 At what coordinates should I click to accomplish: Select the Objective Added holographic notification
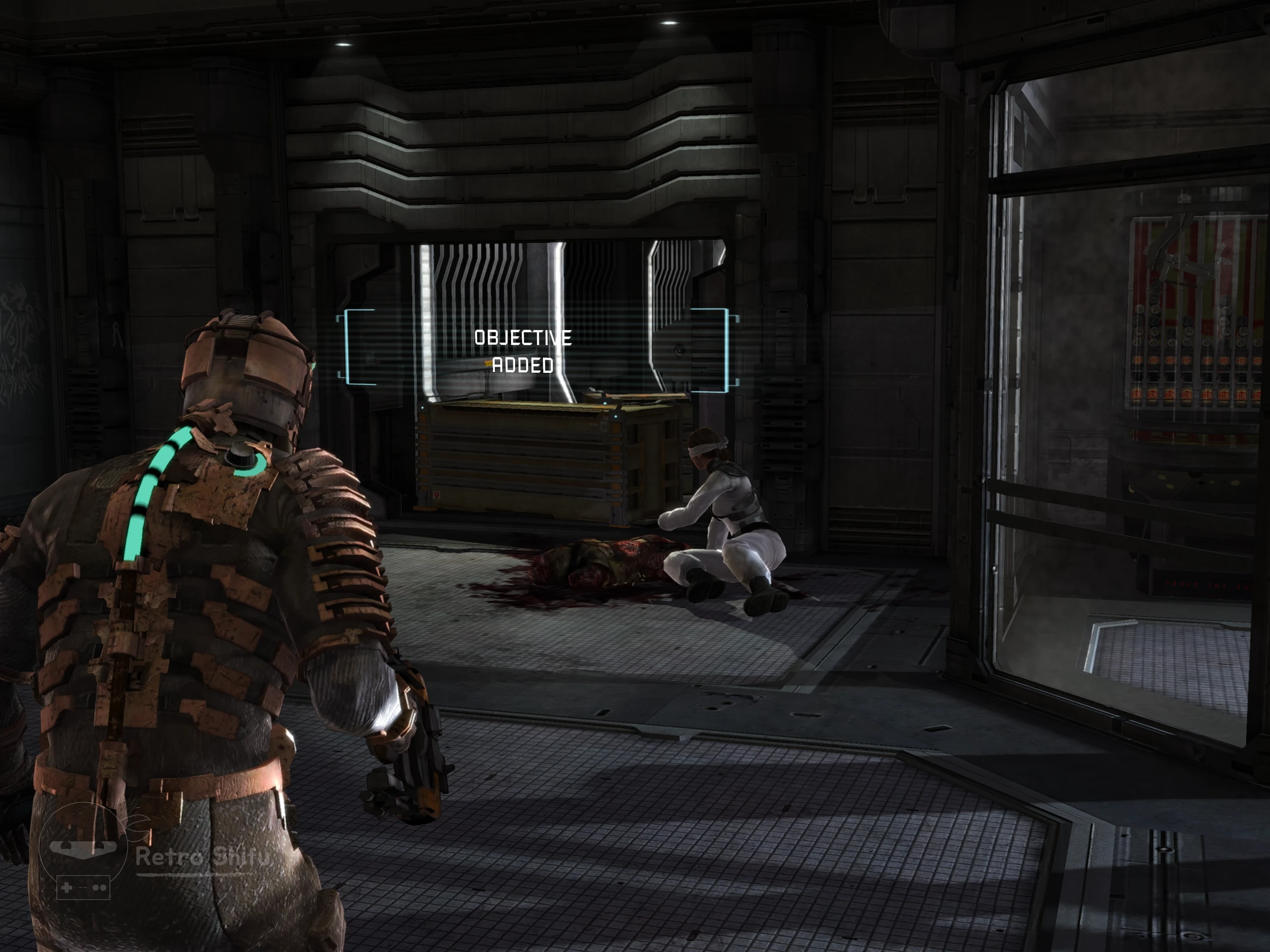tap(523, 351)
